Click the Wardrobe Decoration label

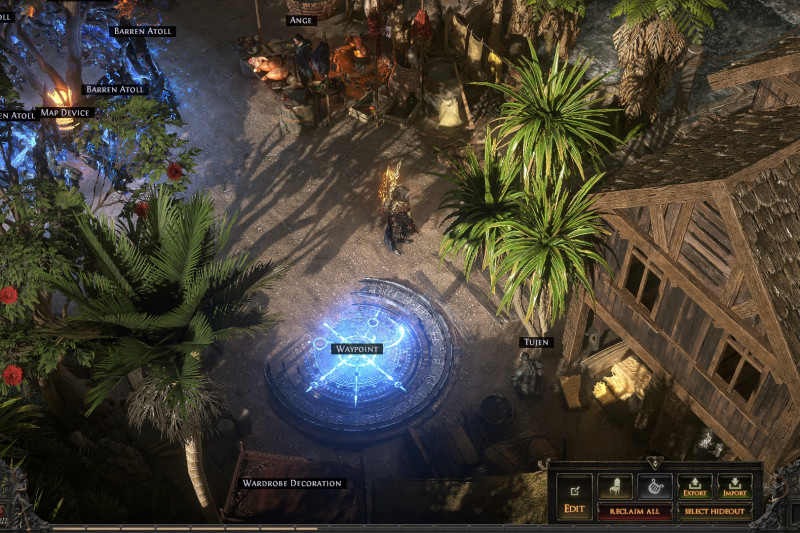click(292, 483)
